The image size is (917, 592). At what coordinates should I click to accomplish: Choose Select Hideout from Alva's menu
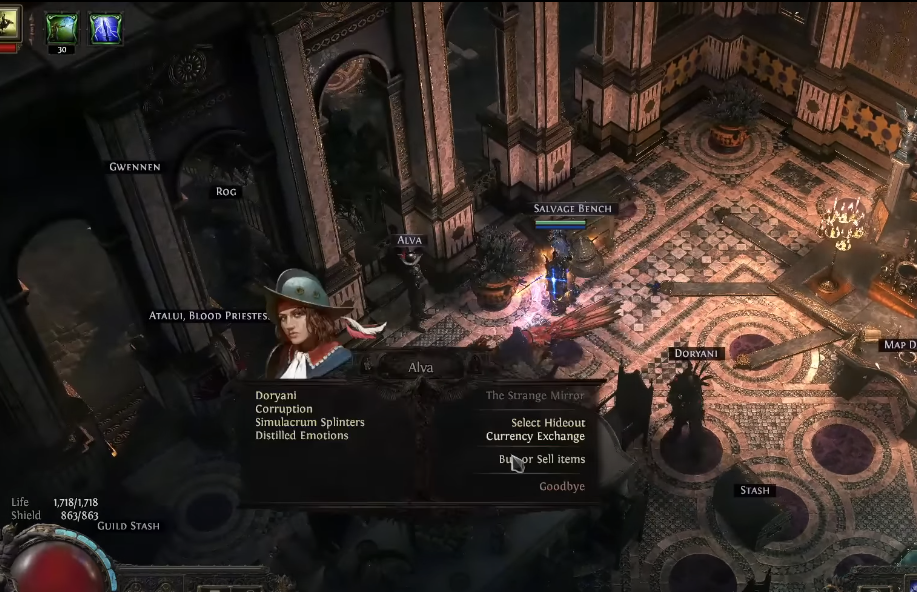click(x=548, y=423)
